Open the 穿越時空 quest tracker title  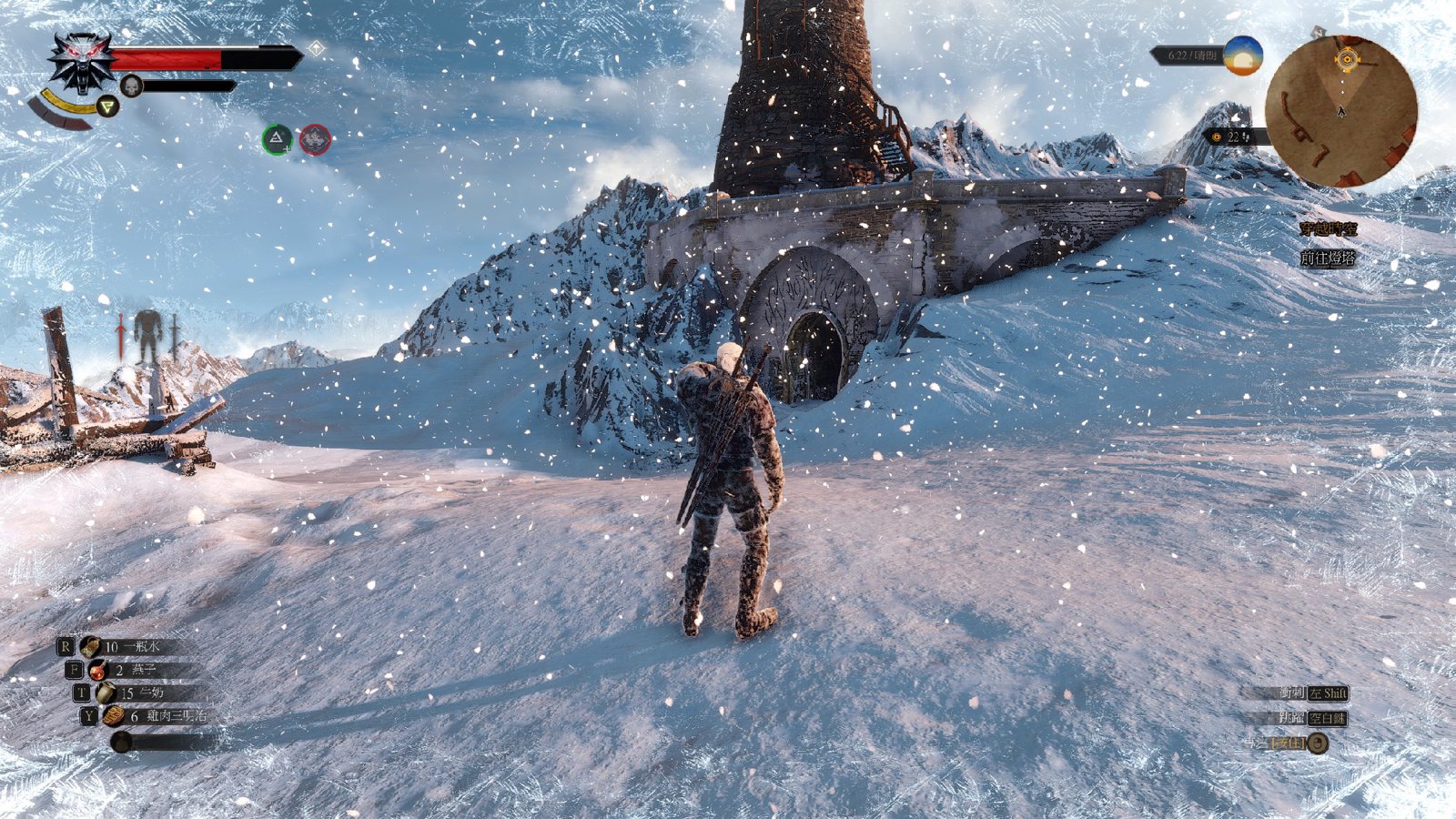(x=1328, y=229)
